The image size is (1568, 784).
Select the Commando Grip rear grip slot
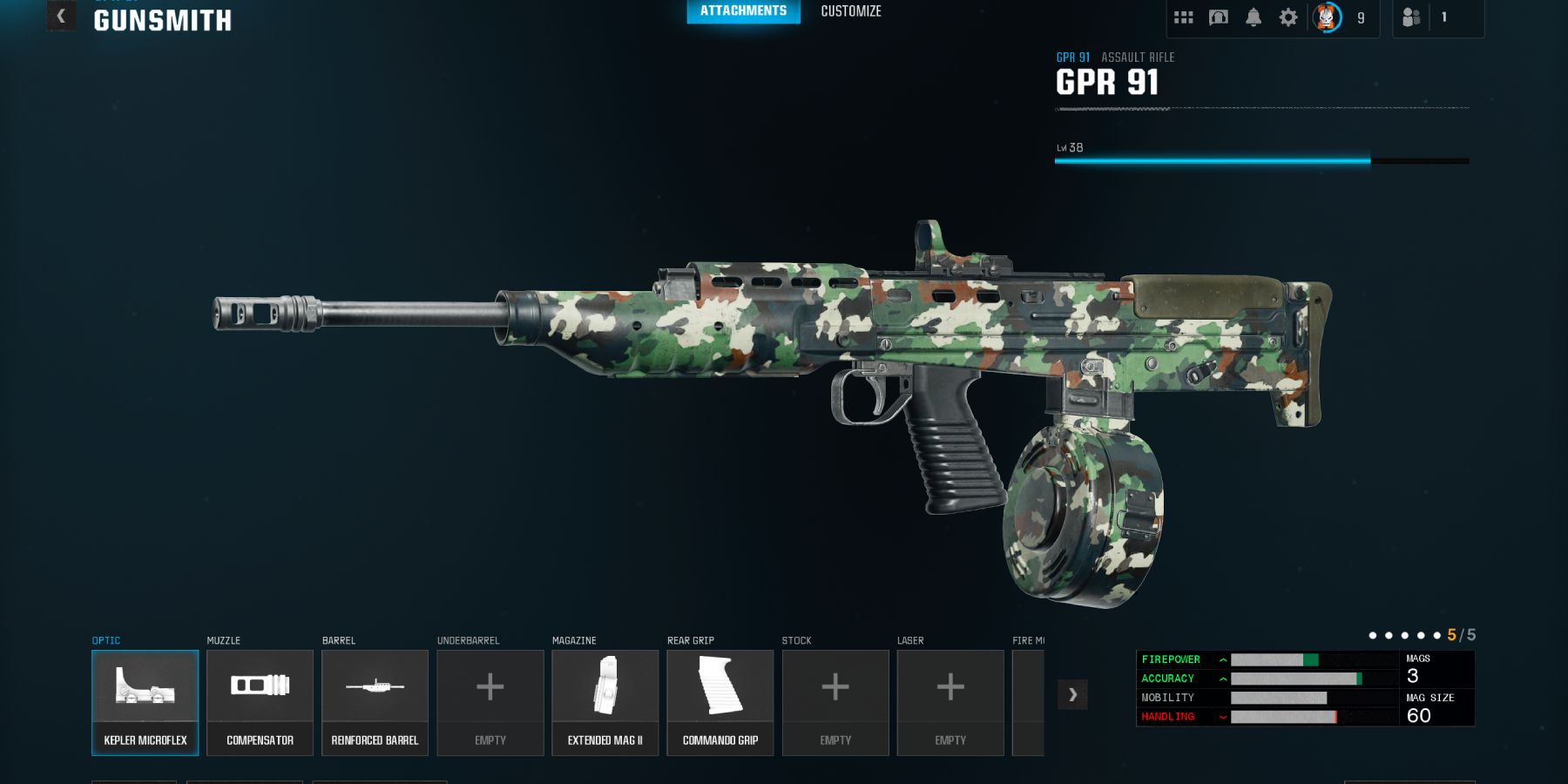[x=720, y=702]
